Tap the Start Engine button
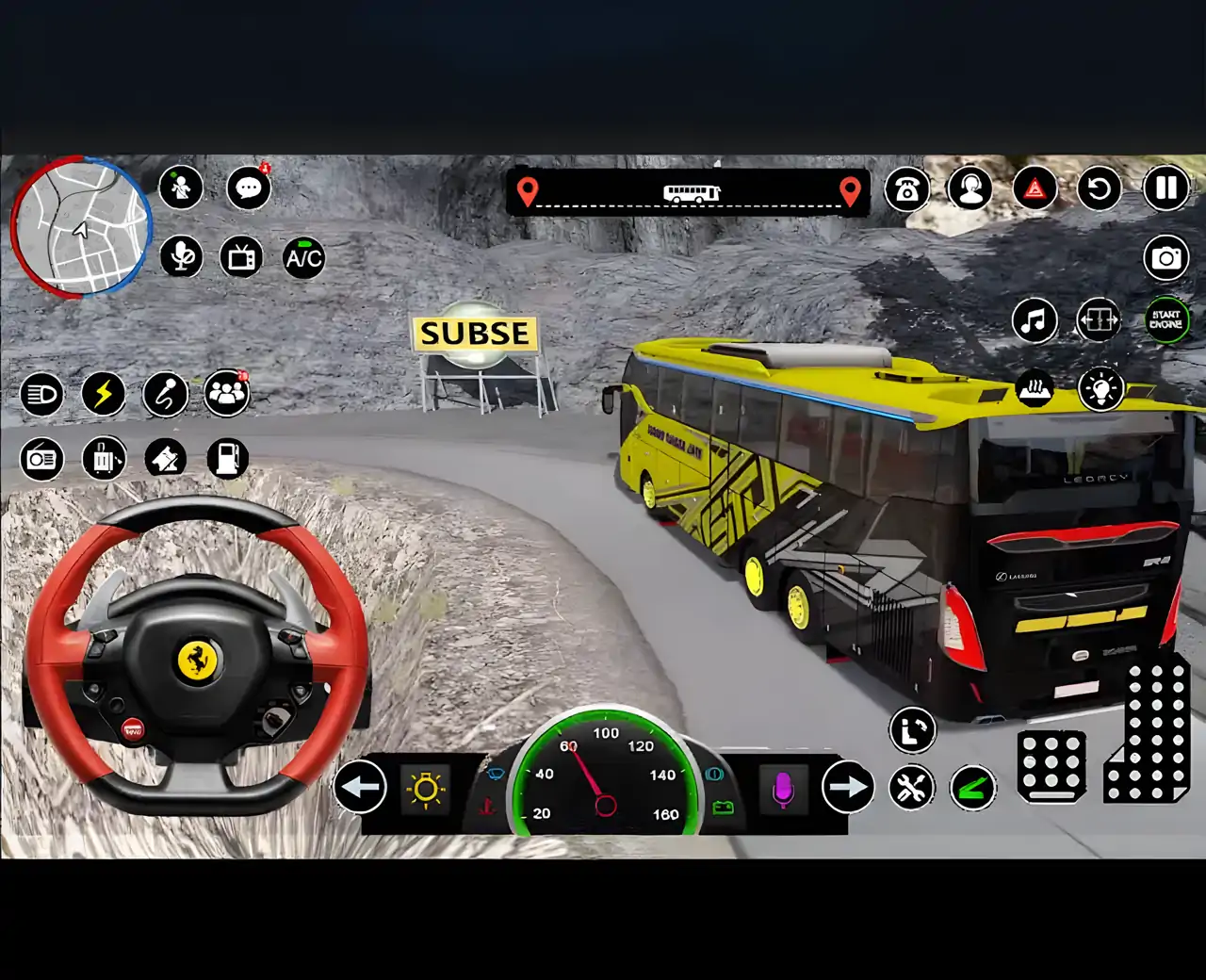1206x980 pixels. 1166,320
